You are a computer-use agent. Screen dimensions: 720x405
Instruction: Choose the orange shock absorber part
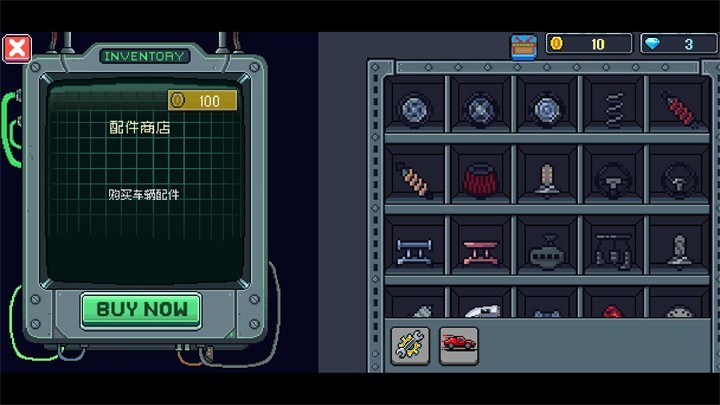412,178
